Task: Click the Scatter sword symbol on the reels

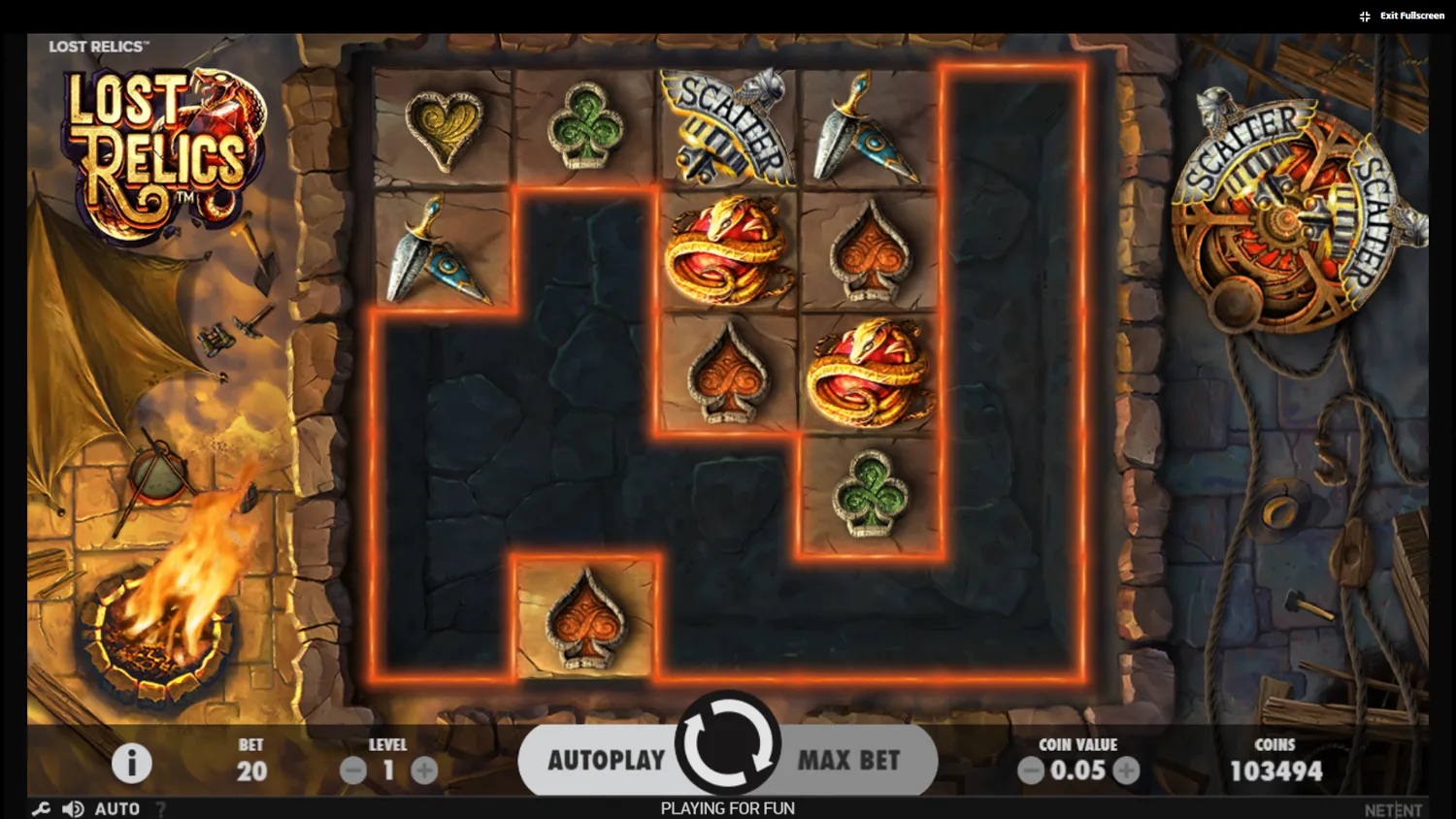Action: (x=727, y=128)
